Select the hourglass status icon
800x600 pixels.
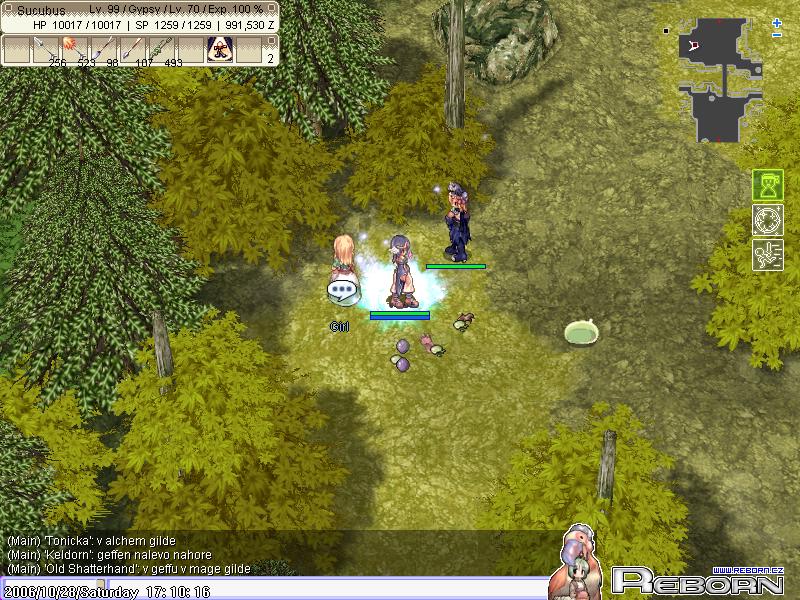pyautogui.click(x=767, y=185)
